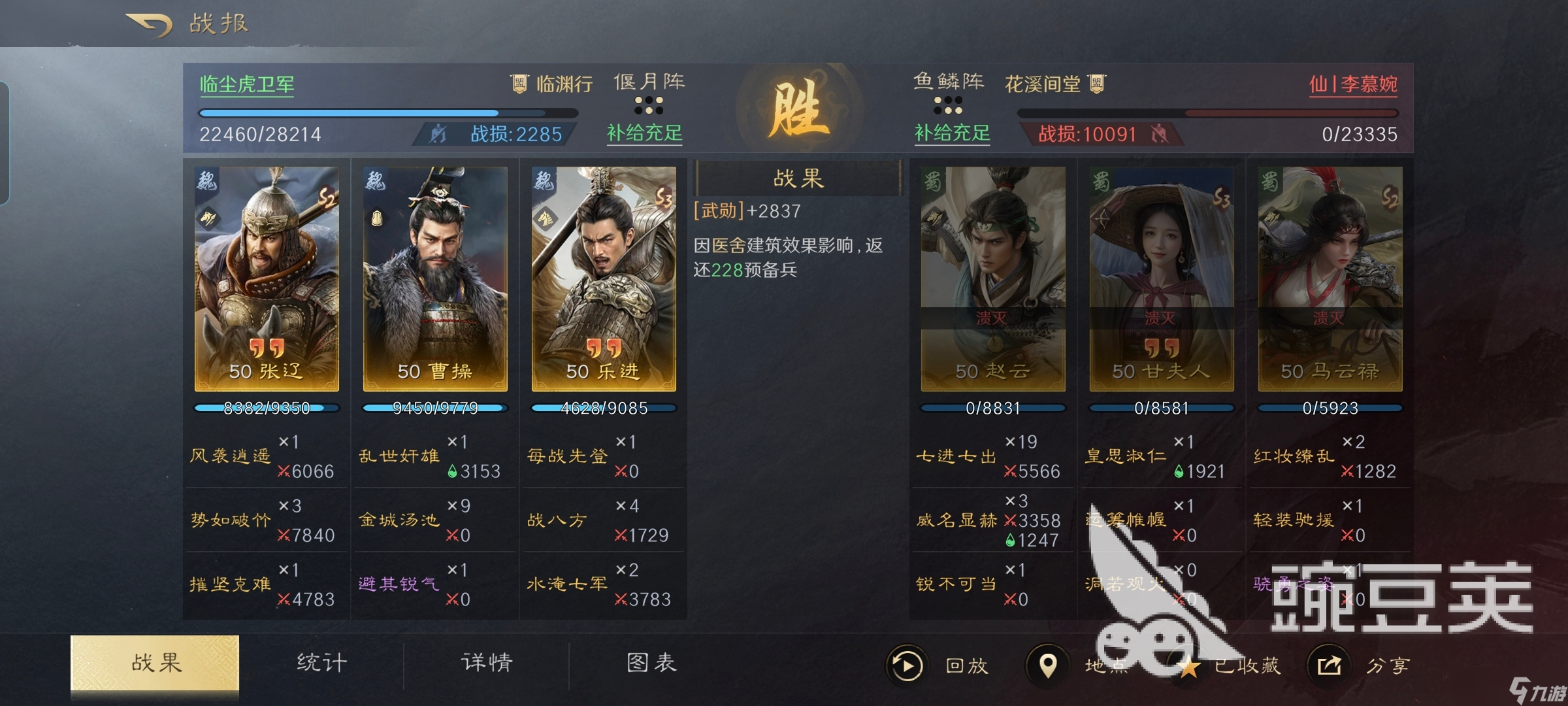Switch to the 图表 tab

click(650, 662)
